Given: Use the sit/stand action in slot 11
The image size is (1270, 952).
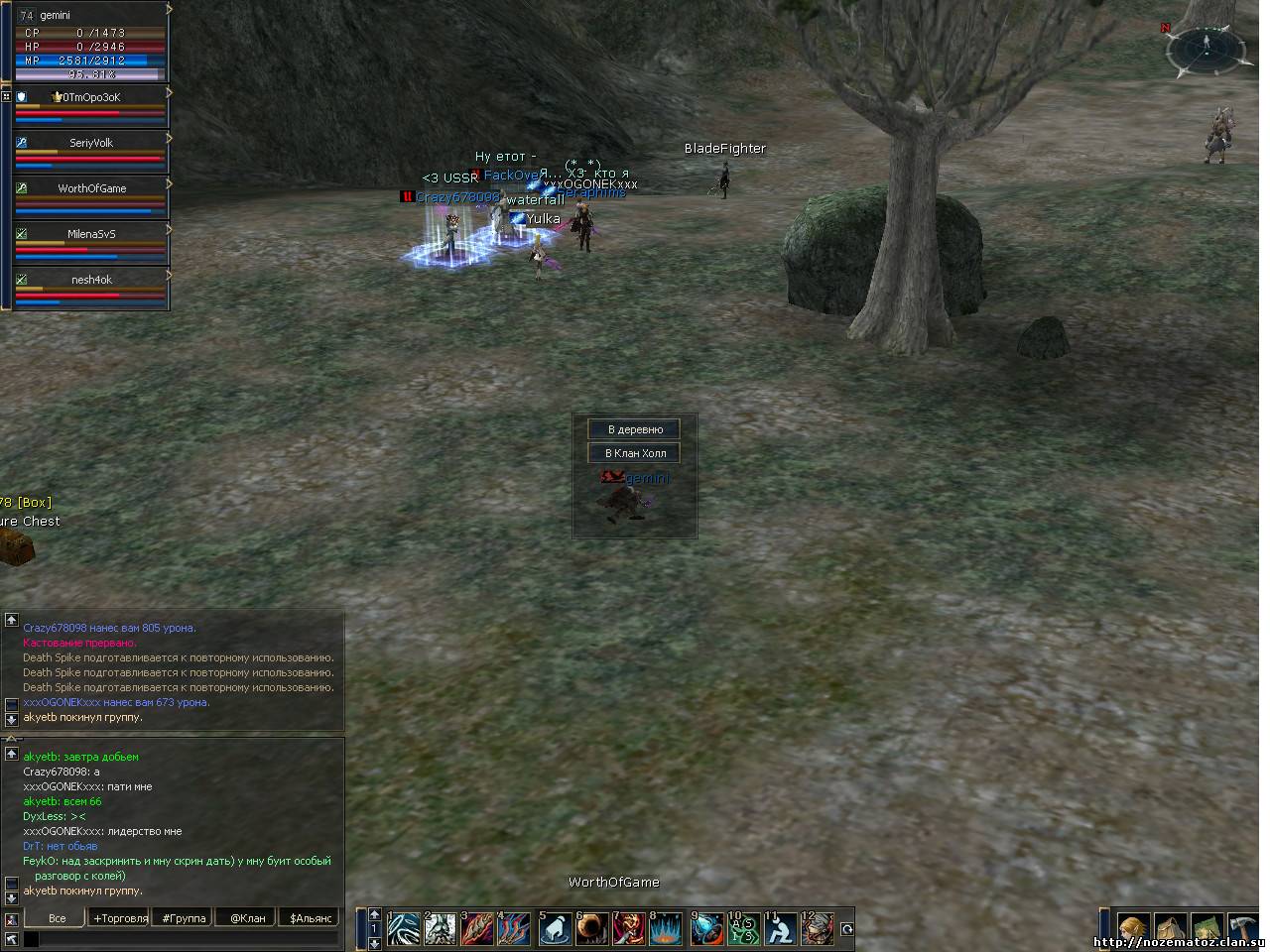Looking at the screenshot, I should pos(781,929).
